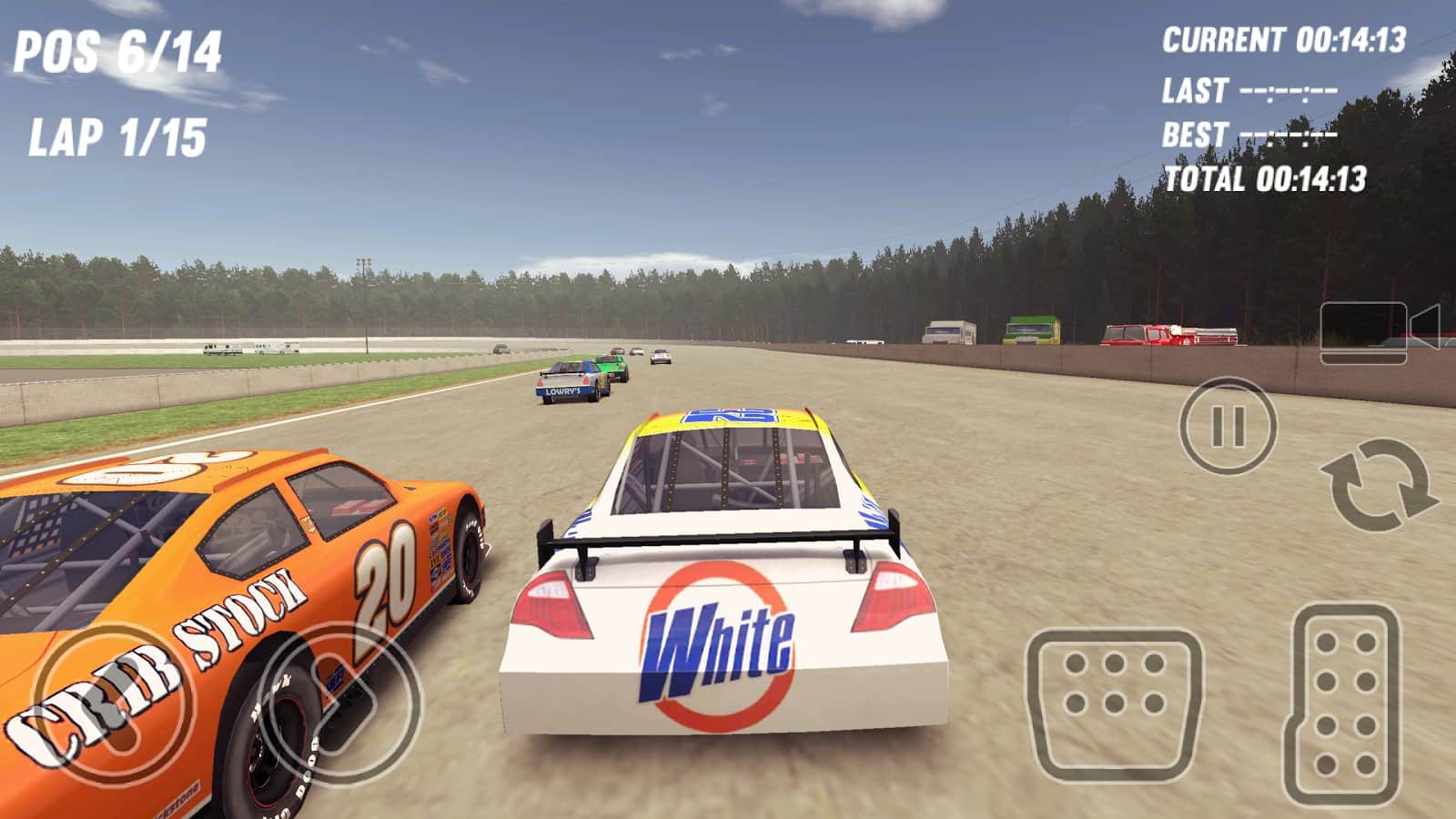Tap the wide brake pedal
The image size is (1456, 819).
1115,704
